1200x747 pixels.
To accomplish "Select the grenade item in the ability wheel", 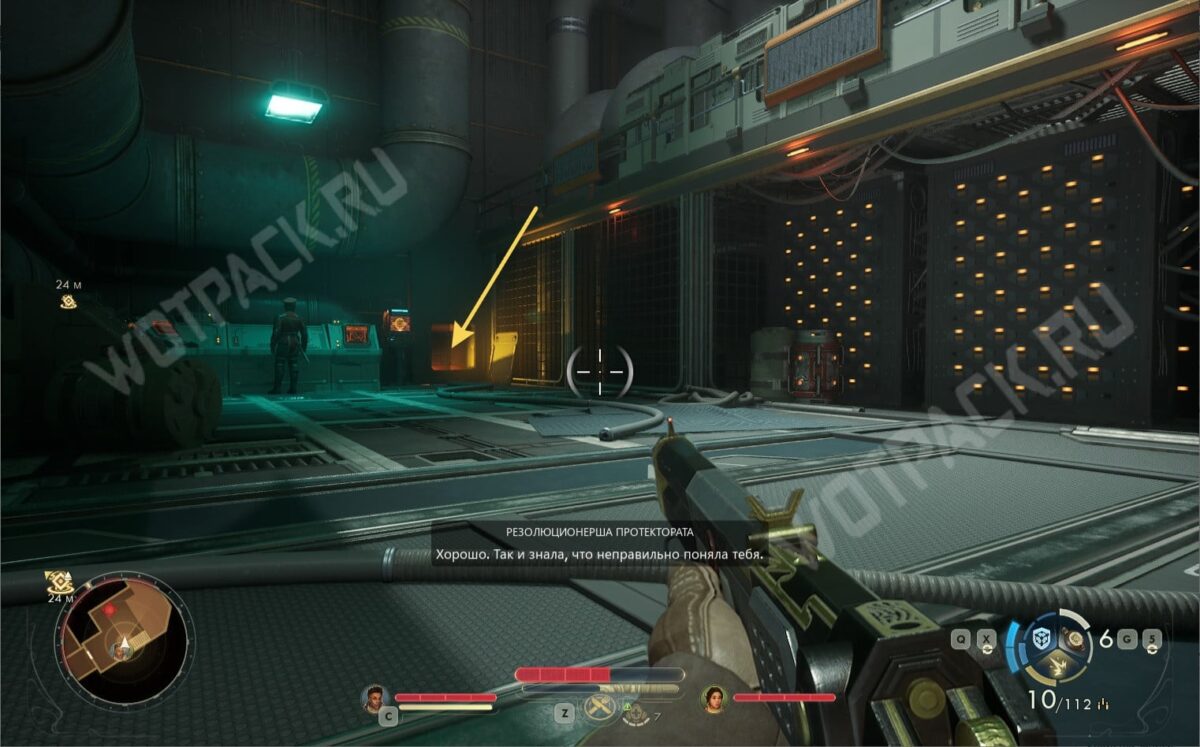I will pos(1077,638).
